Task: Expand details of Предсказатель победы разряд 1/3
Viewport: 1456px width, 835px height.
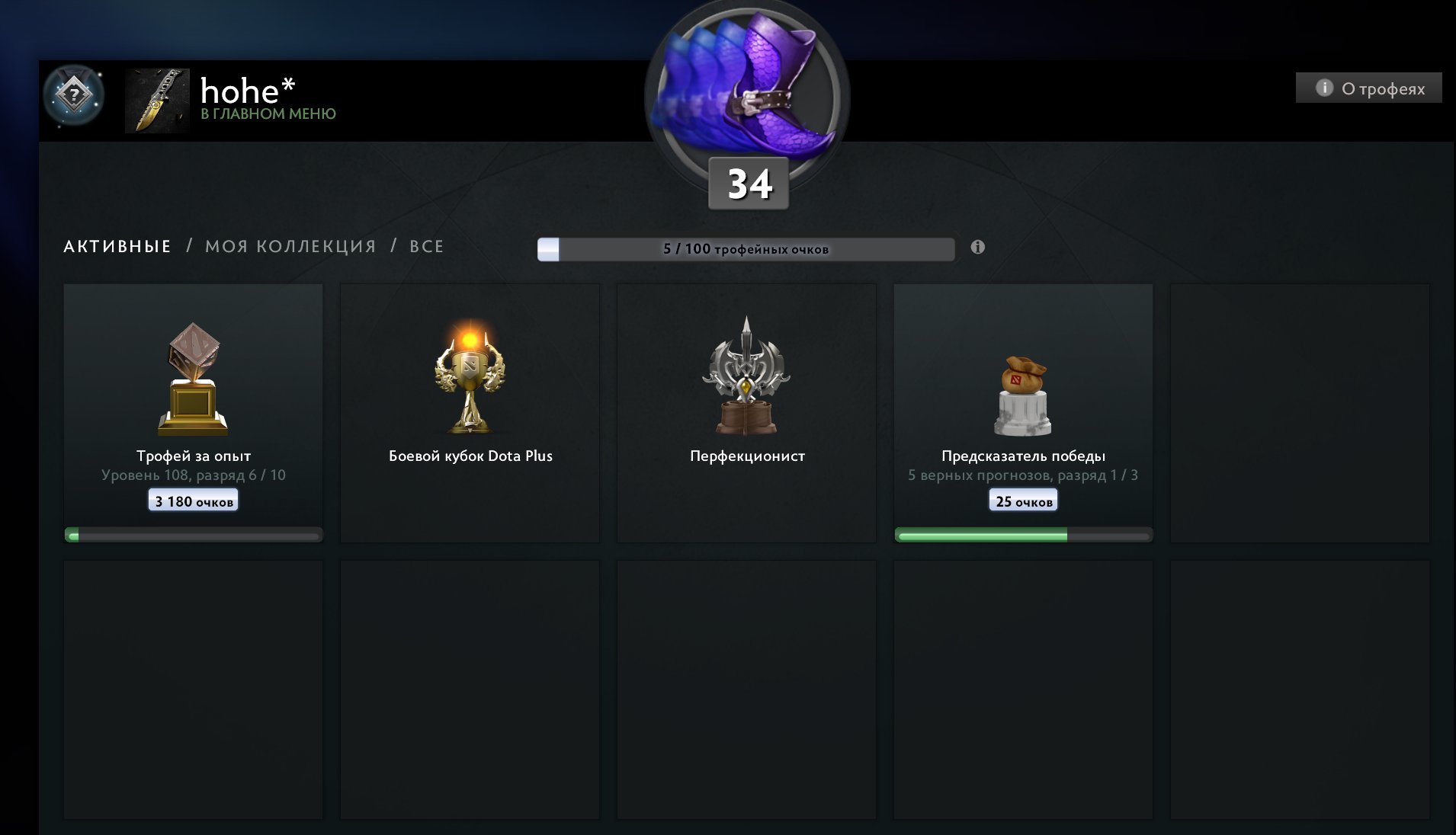Action: click(x=1023, y=475)
